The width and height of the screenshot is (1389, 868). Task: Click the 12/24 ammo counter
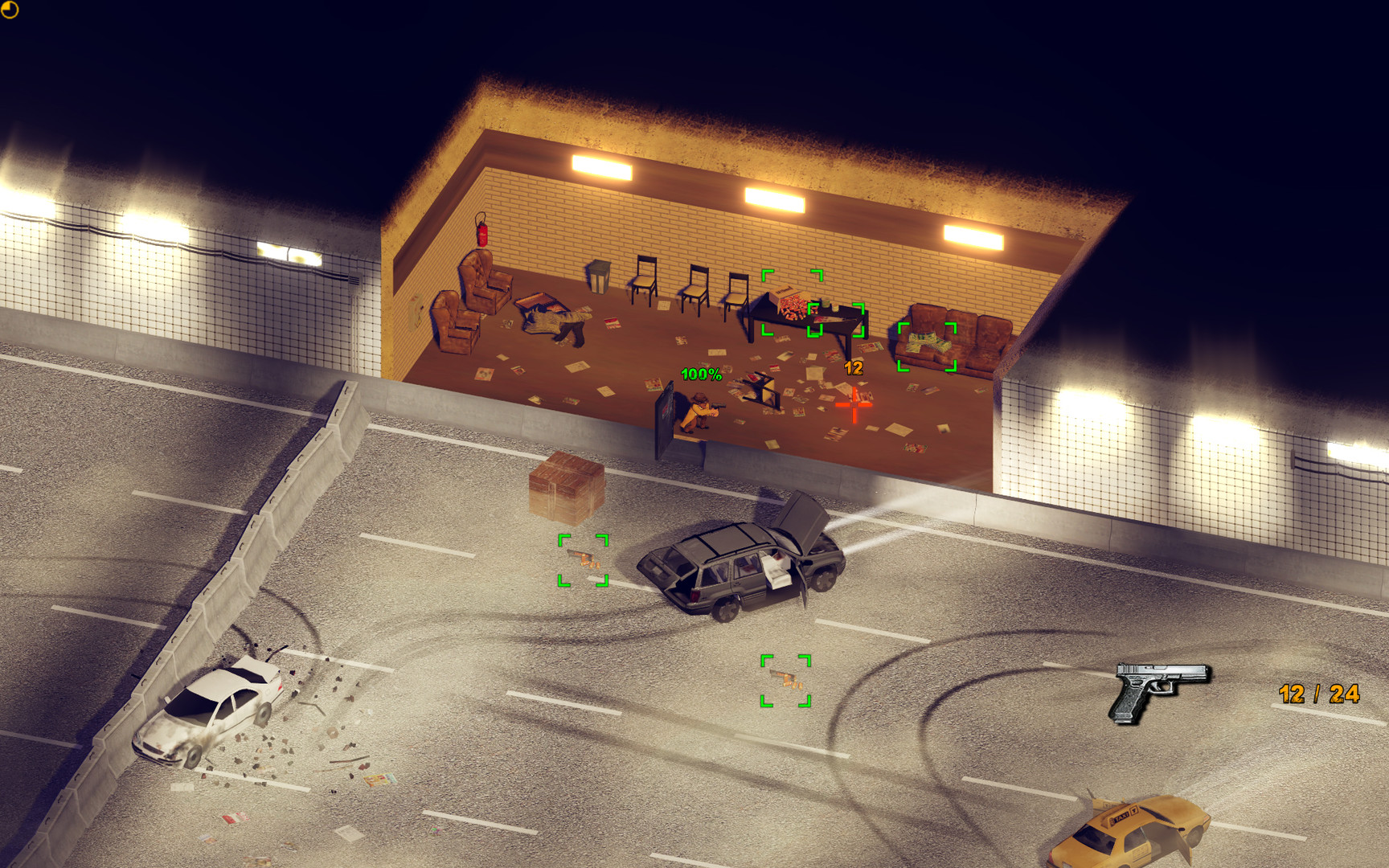click(1318, 693)
